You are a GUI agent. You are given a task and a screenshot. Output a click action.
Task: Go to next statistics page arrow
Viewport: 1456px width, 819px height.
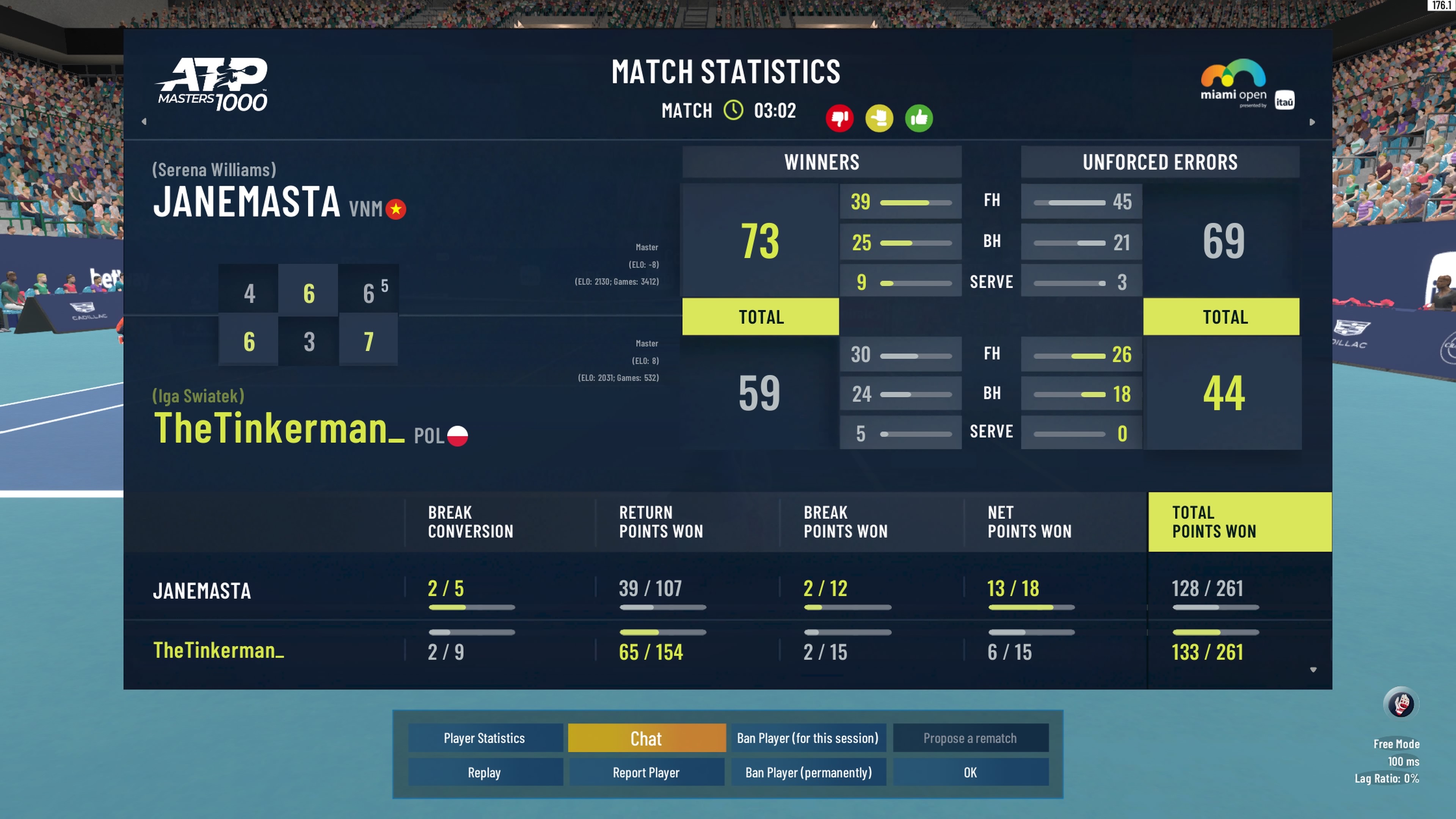click(1312, 121)
